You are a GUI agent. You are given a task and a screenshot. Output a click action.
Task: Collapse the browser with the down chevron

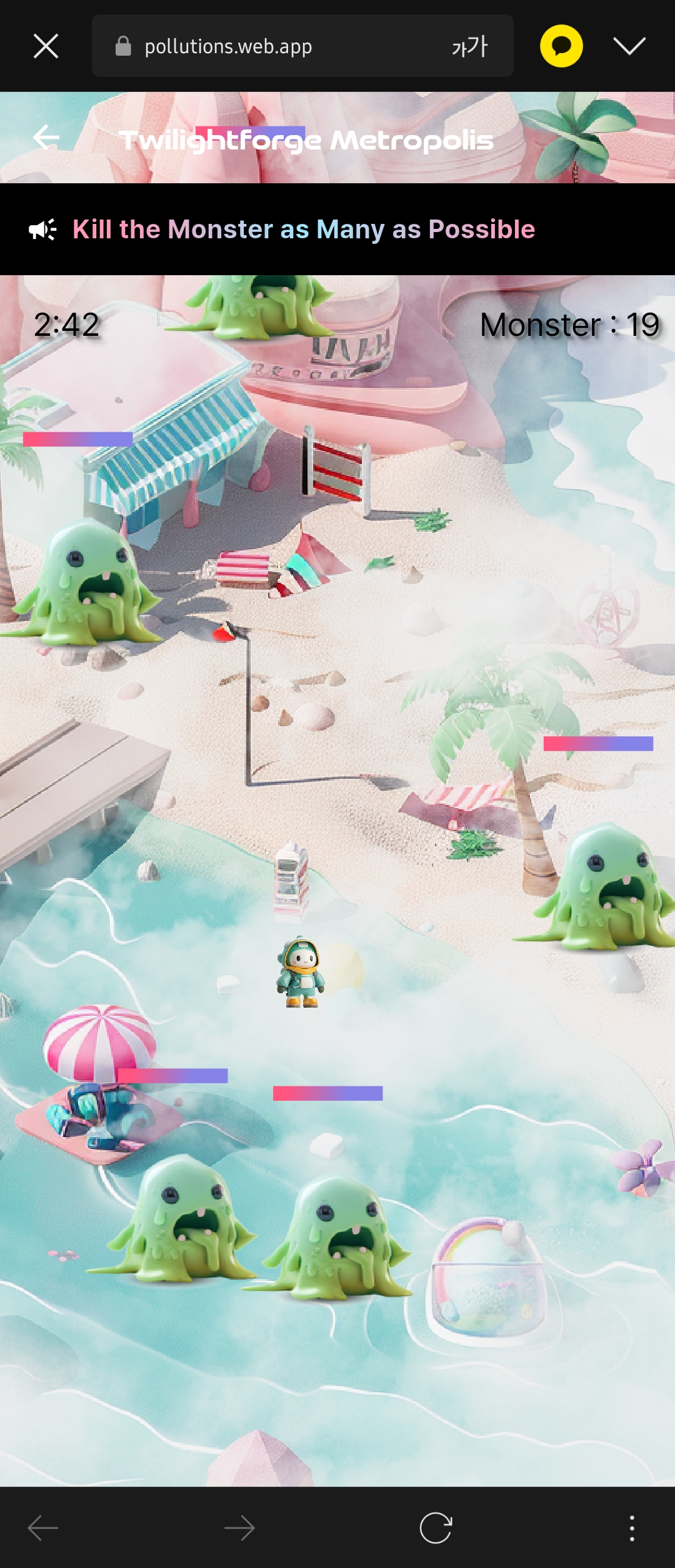pos(629,46)
